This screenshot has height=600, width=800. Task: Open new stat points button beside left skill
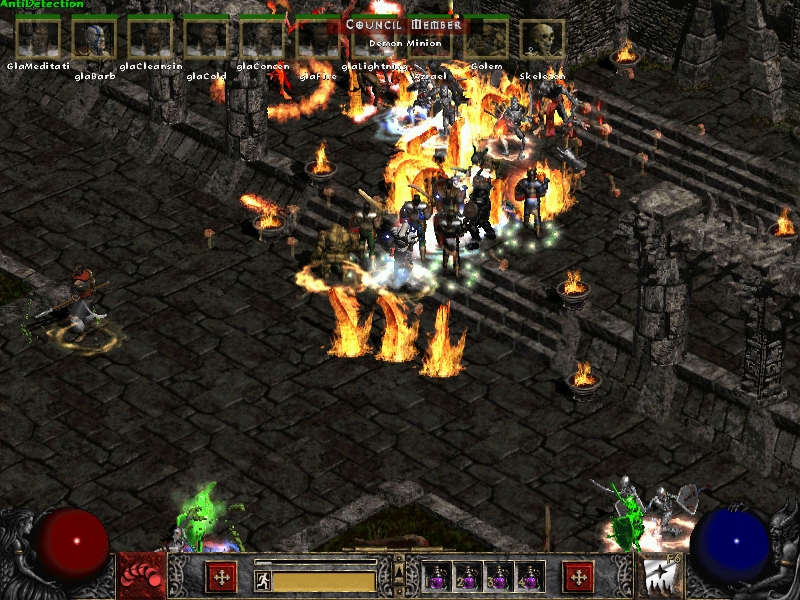pyautogui.click(x=221, y=577)
